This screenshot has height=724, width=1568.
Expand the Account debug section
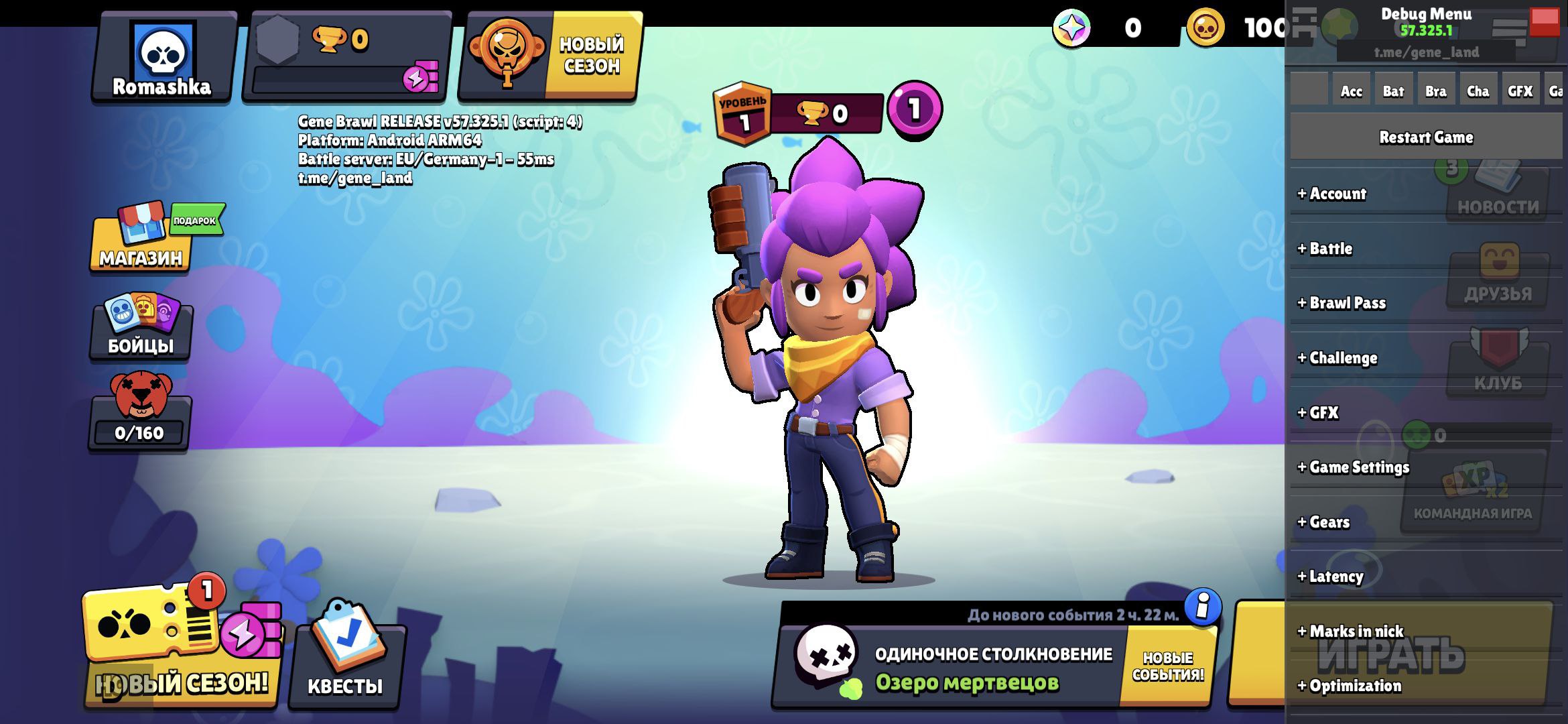pos(1332,194)
